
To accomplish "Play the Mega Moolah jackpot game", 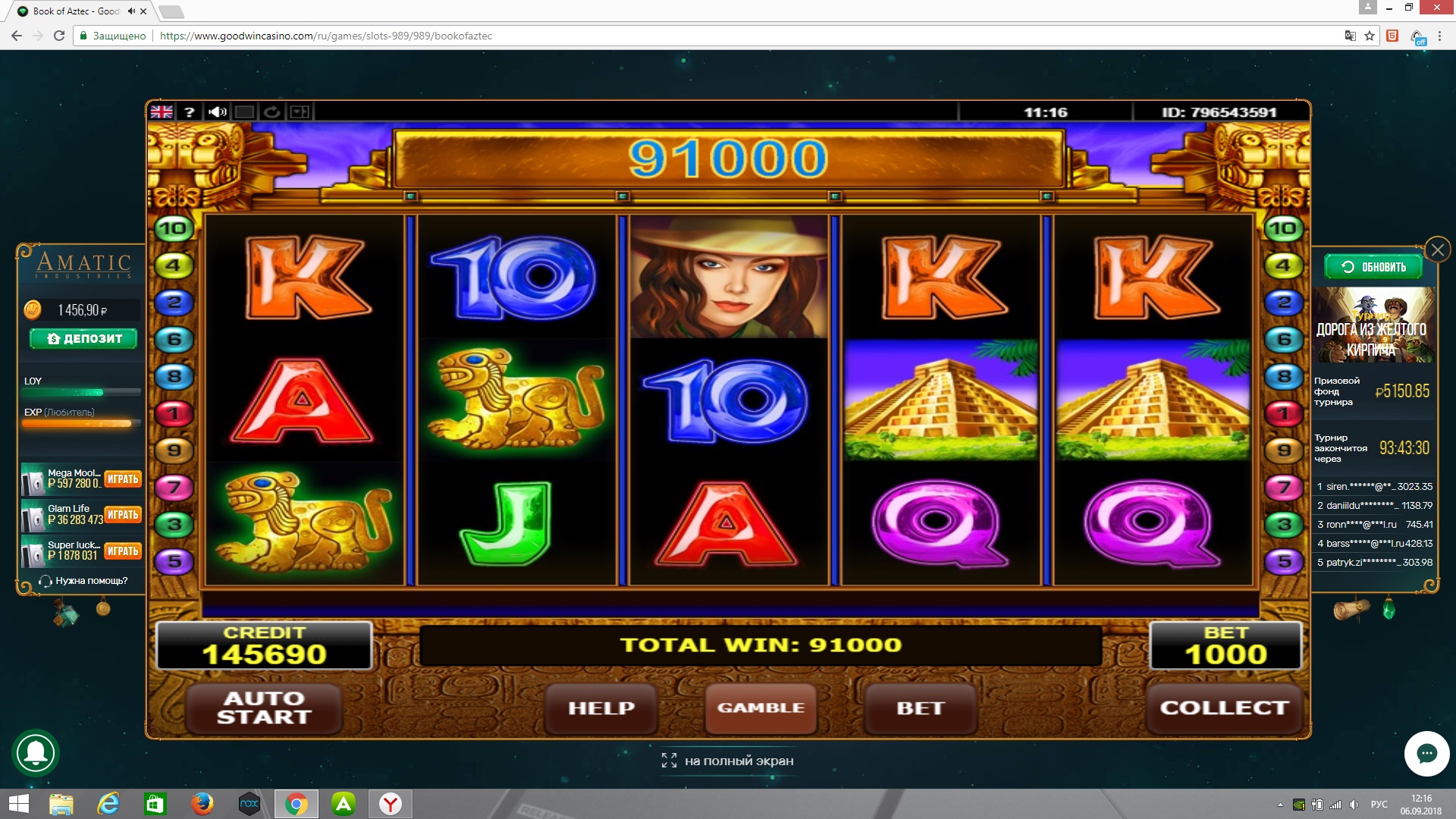I will (123, 479).
